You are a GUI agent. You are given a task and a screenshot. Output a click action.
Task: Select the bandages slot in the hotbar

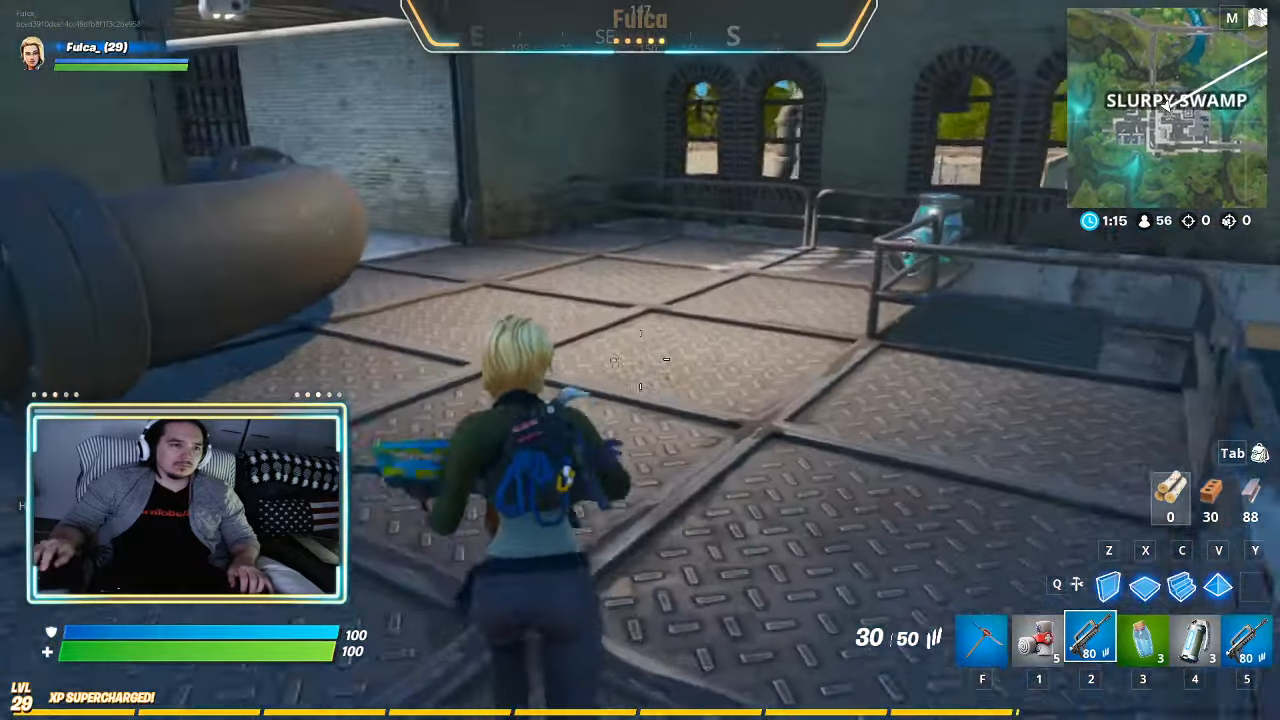click(1038, 640)
